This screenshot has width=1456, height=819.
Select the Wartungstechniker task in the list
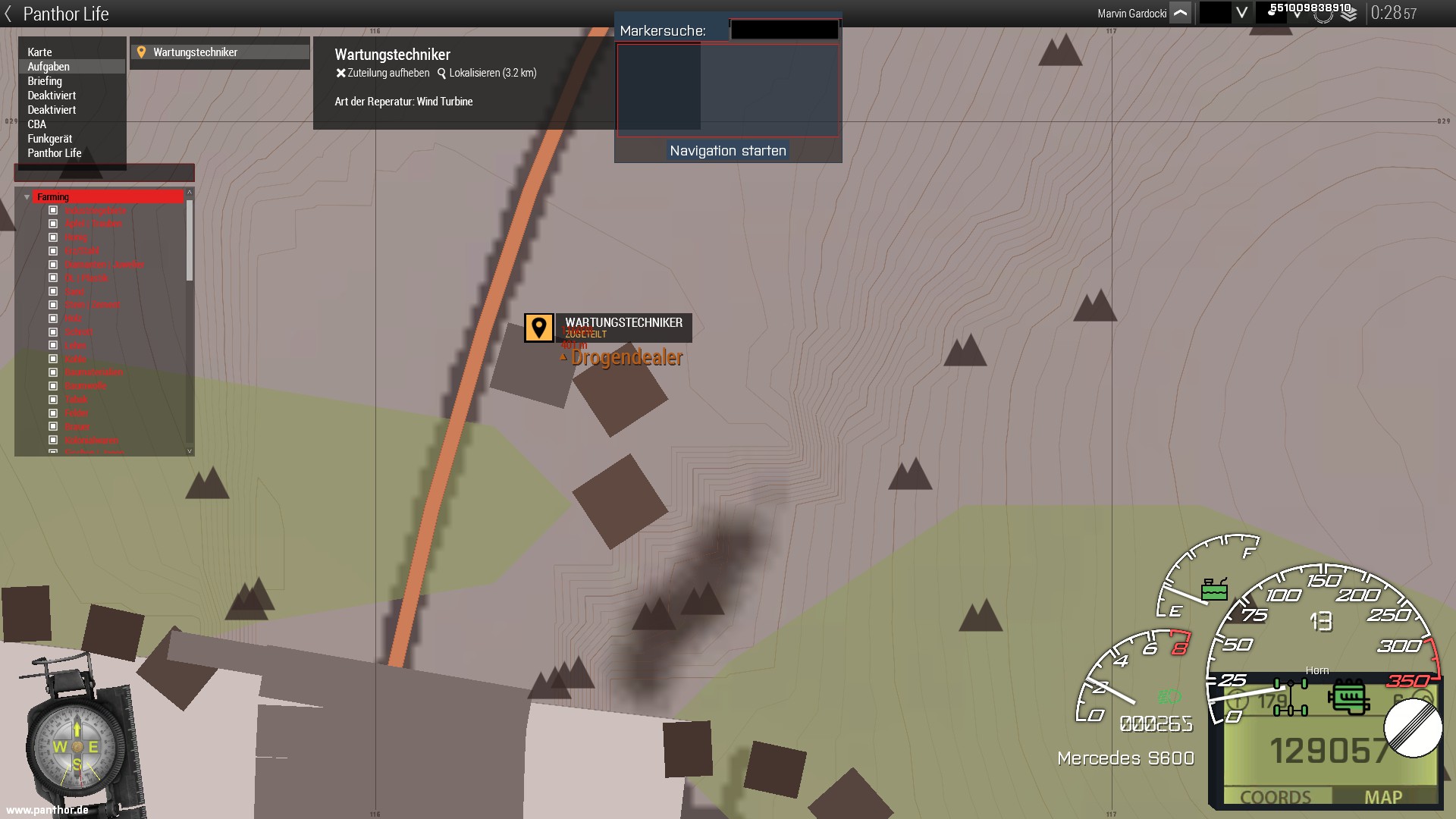(x=196, y=52)
